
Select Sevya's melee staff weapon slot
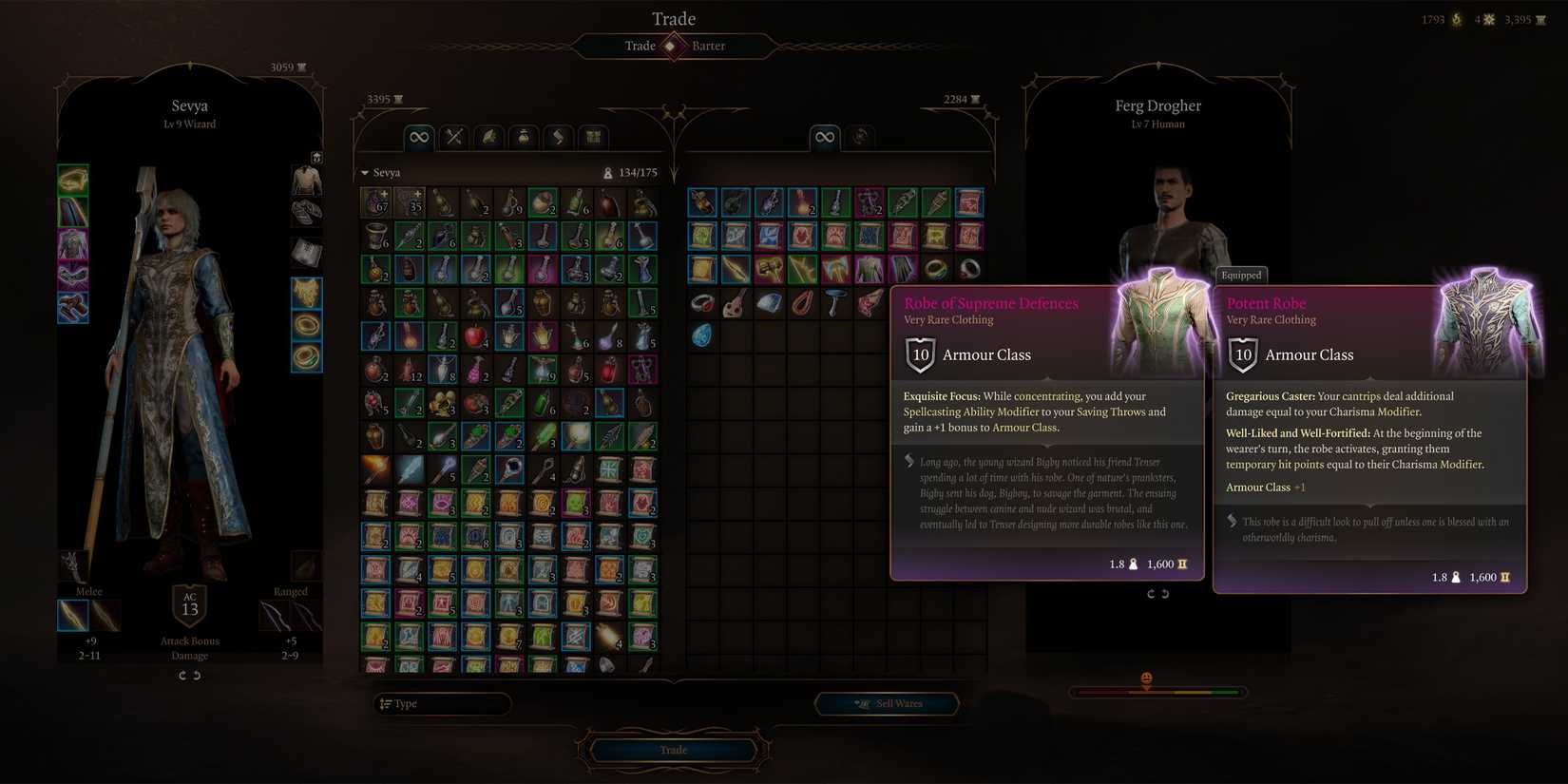coord(73,616)
